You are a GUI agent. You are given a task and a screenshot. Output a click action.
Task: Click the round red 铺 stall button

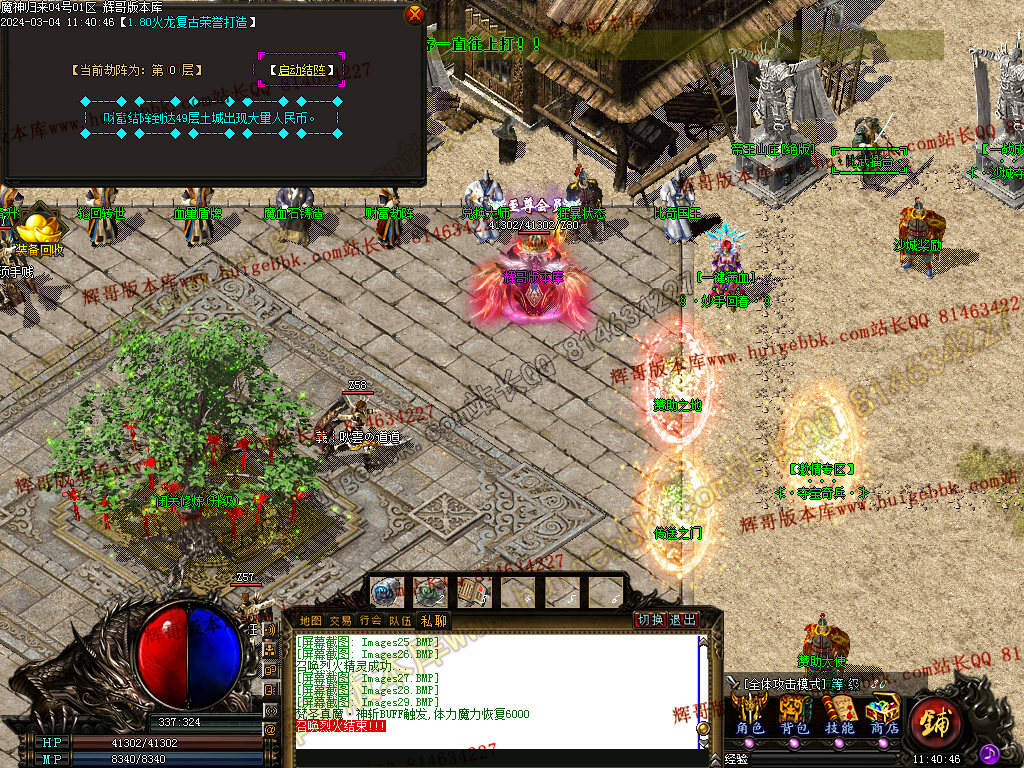[935, 719]
